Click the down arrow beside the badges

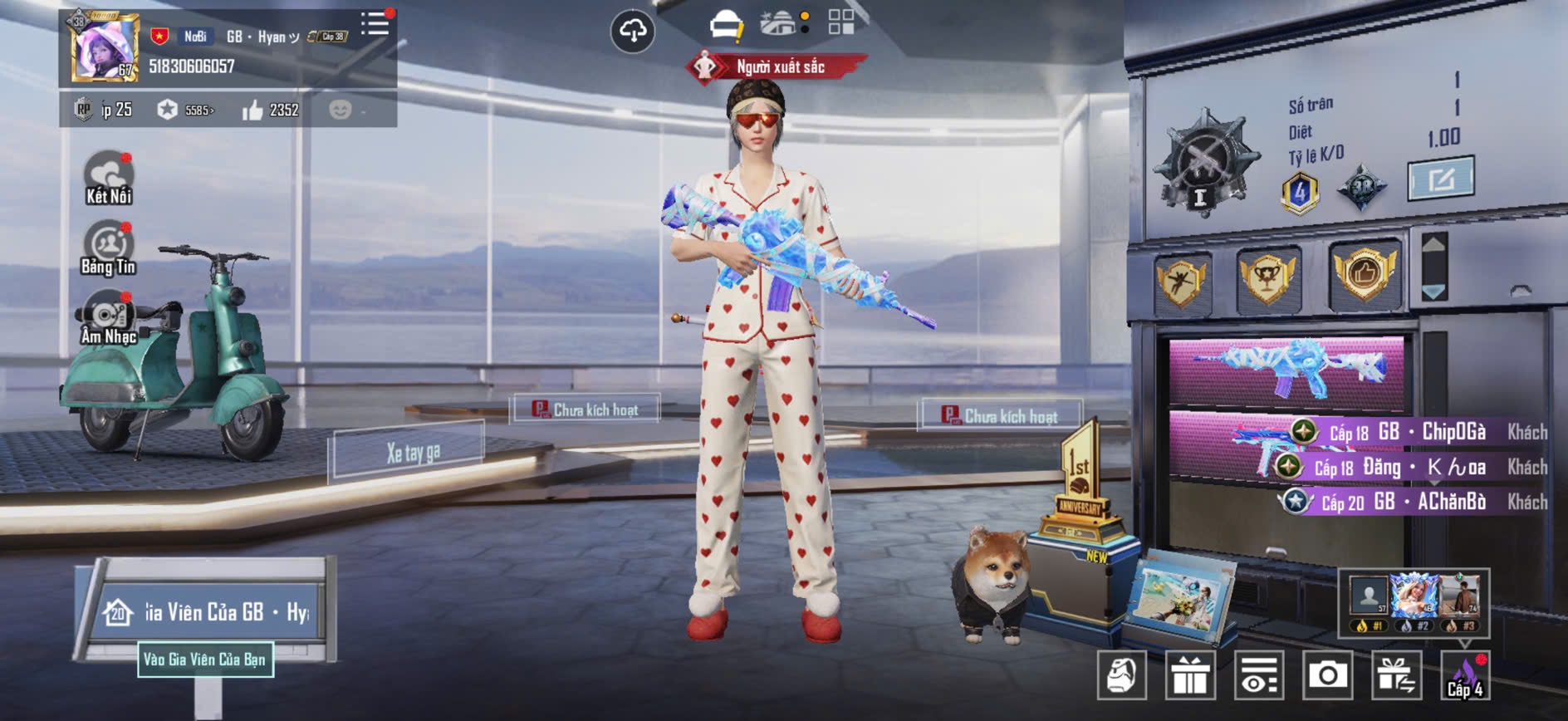tap(1434, 292)
